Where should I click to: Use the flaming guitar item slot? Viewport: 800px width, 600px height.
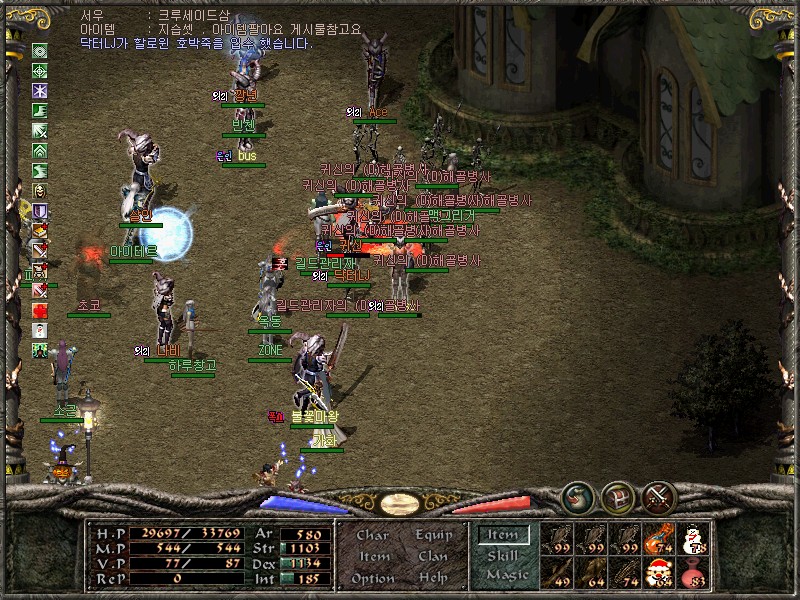point(658,539)
